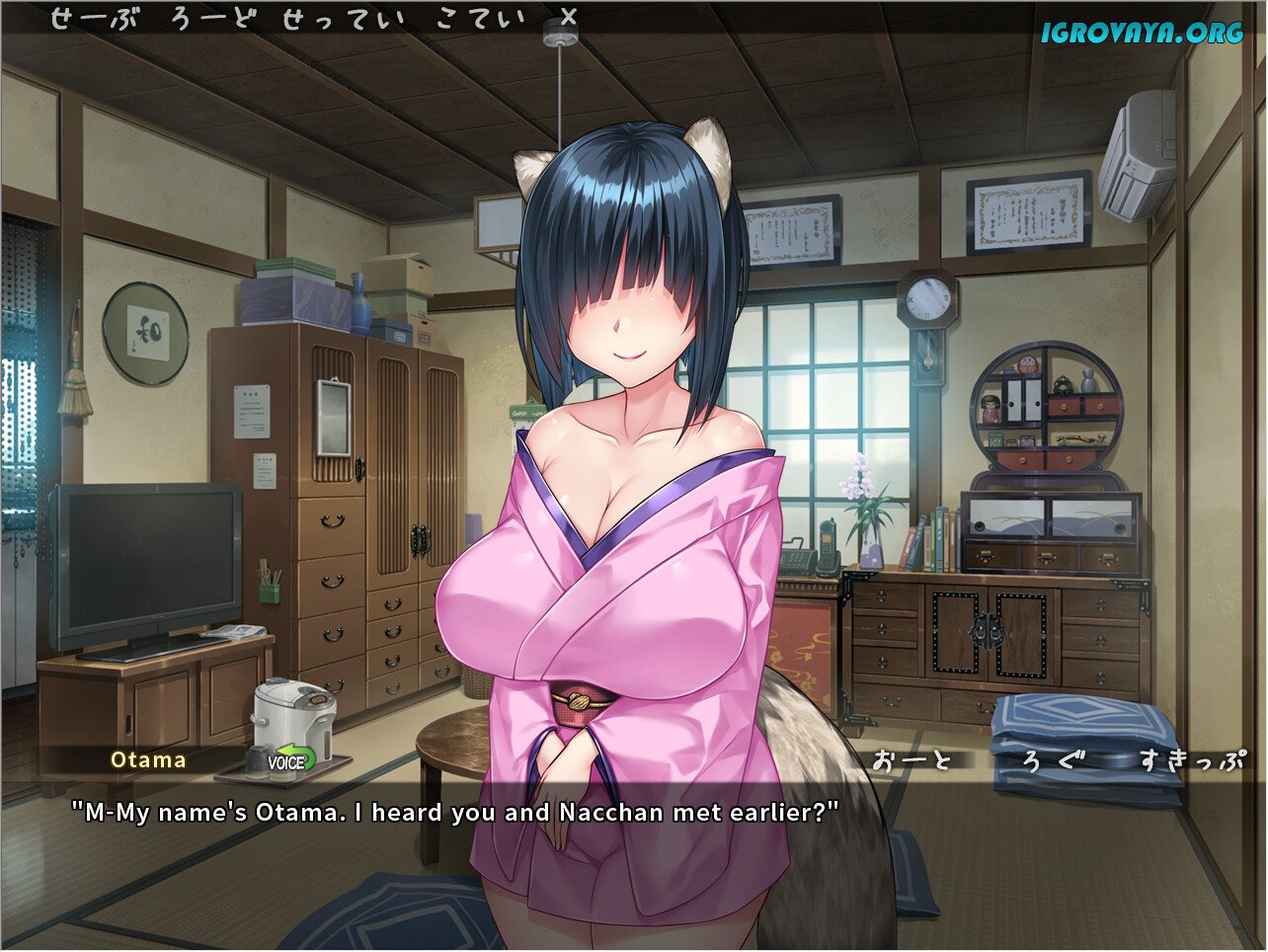The image size is (1268, 952).
Task: Activate すきっぷ (Skip) mode
Action: (x=1192, y=759)
